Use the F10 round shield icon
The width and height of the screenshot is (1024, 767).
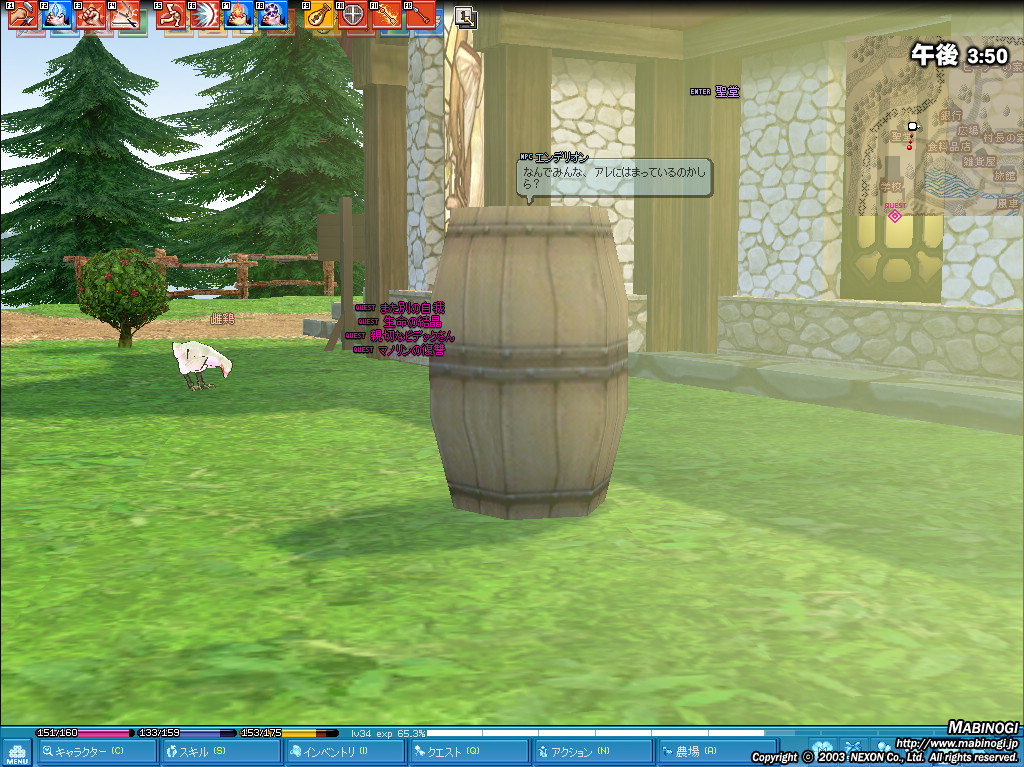[x=353, y=15]
